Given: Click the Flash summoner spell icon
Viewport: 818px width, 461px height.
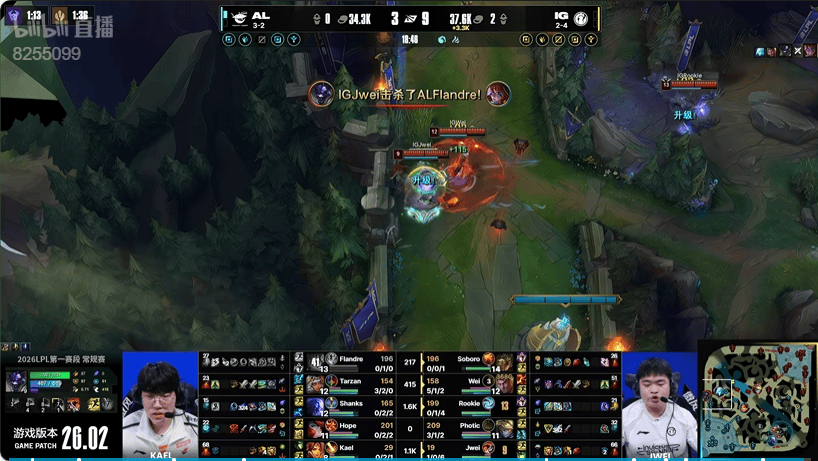Looking at the screenshot, I should [x=91, y=404].
